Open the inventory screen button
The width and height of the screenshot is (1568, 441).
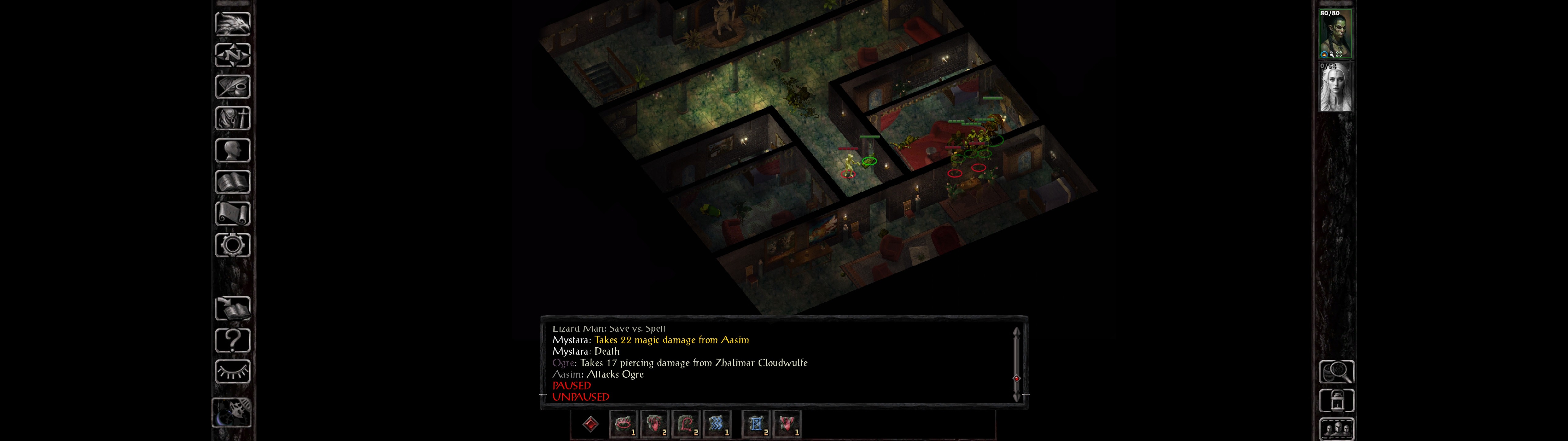pyautogui.click(x=232, y=118)
